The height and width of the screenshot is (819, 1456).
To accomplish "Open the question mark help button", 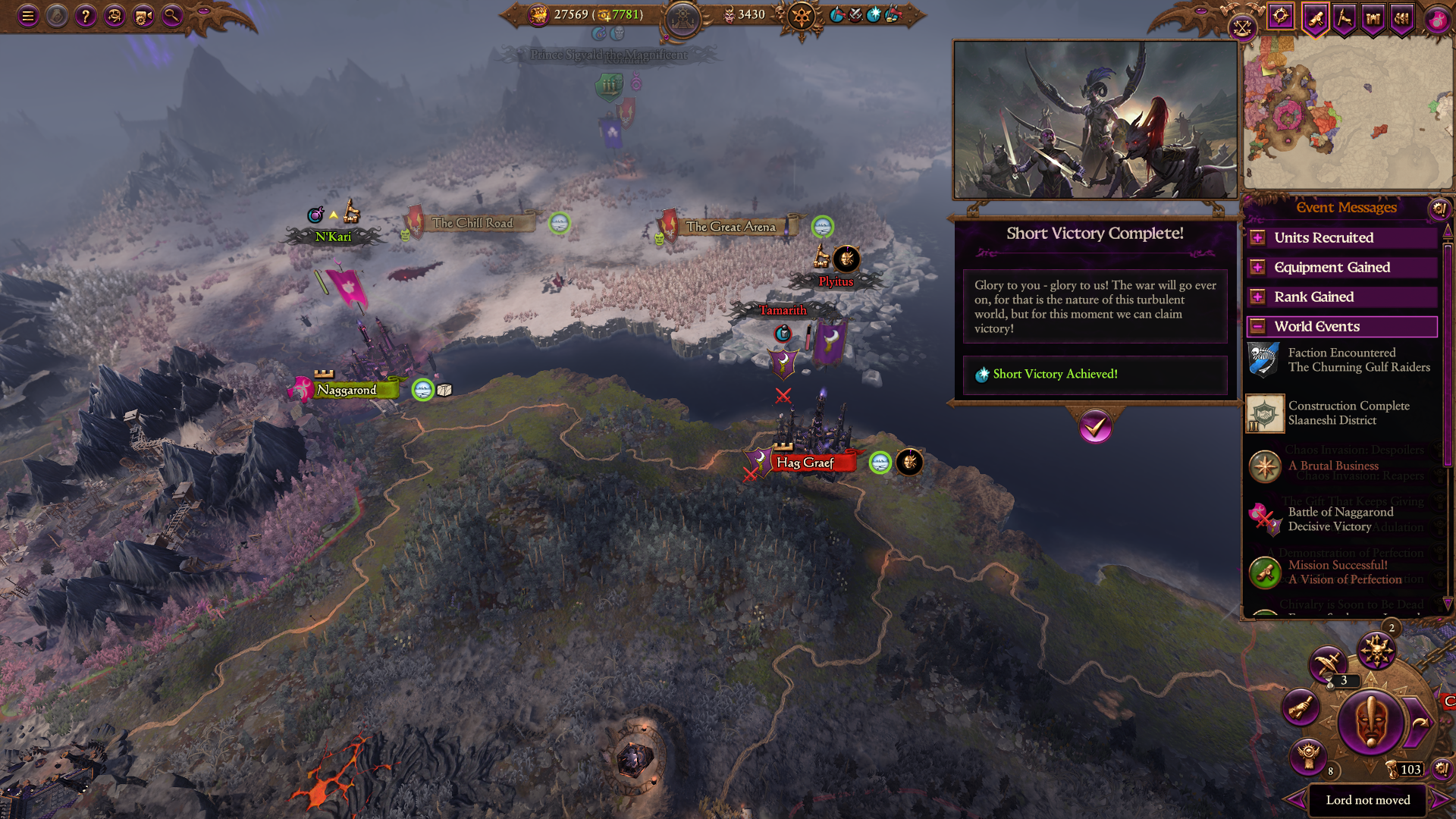I will coord(86,16).
